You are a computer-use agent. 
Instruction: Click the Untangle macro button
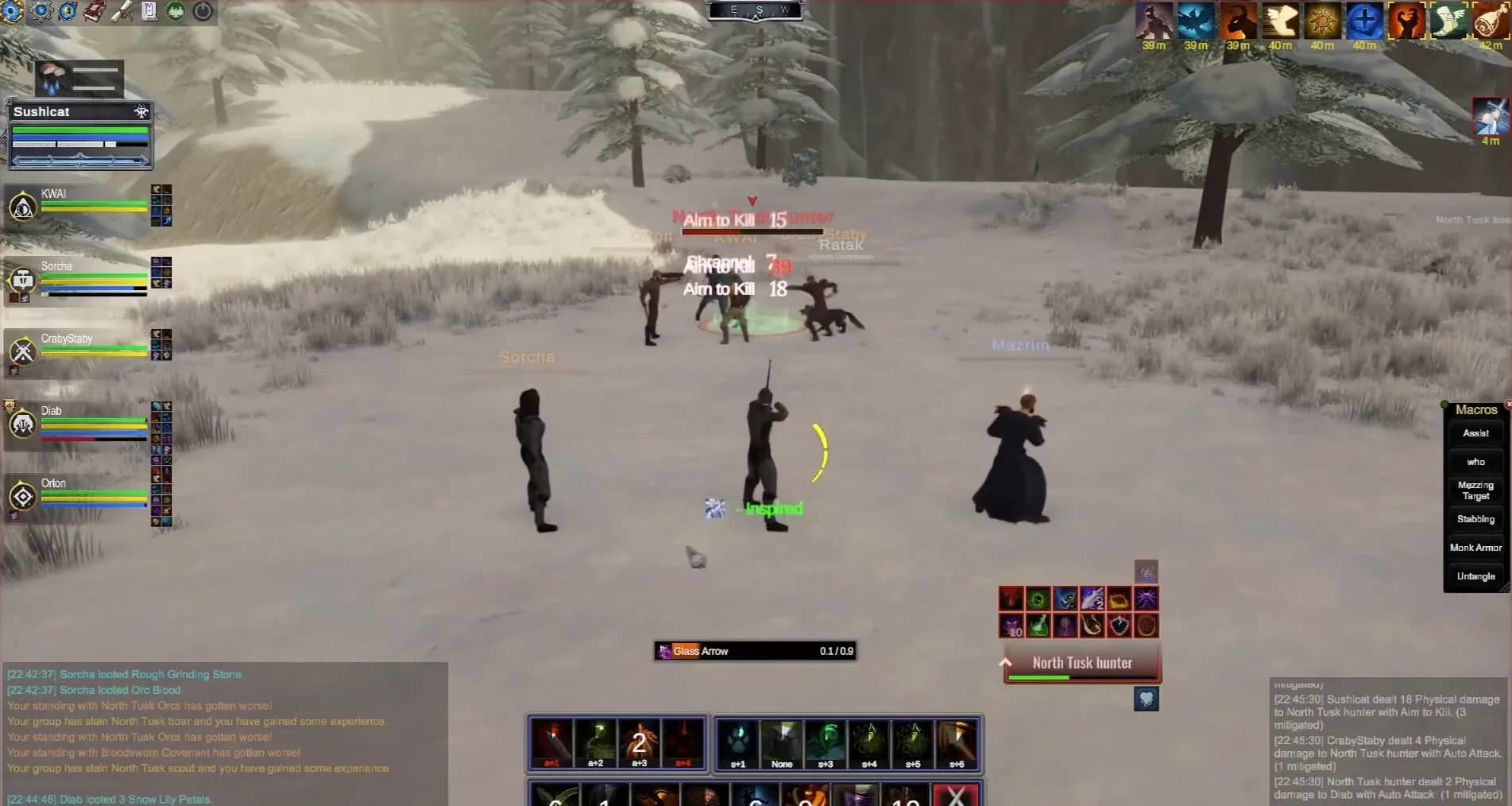[1475, 576]
